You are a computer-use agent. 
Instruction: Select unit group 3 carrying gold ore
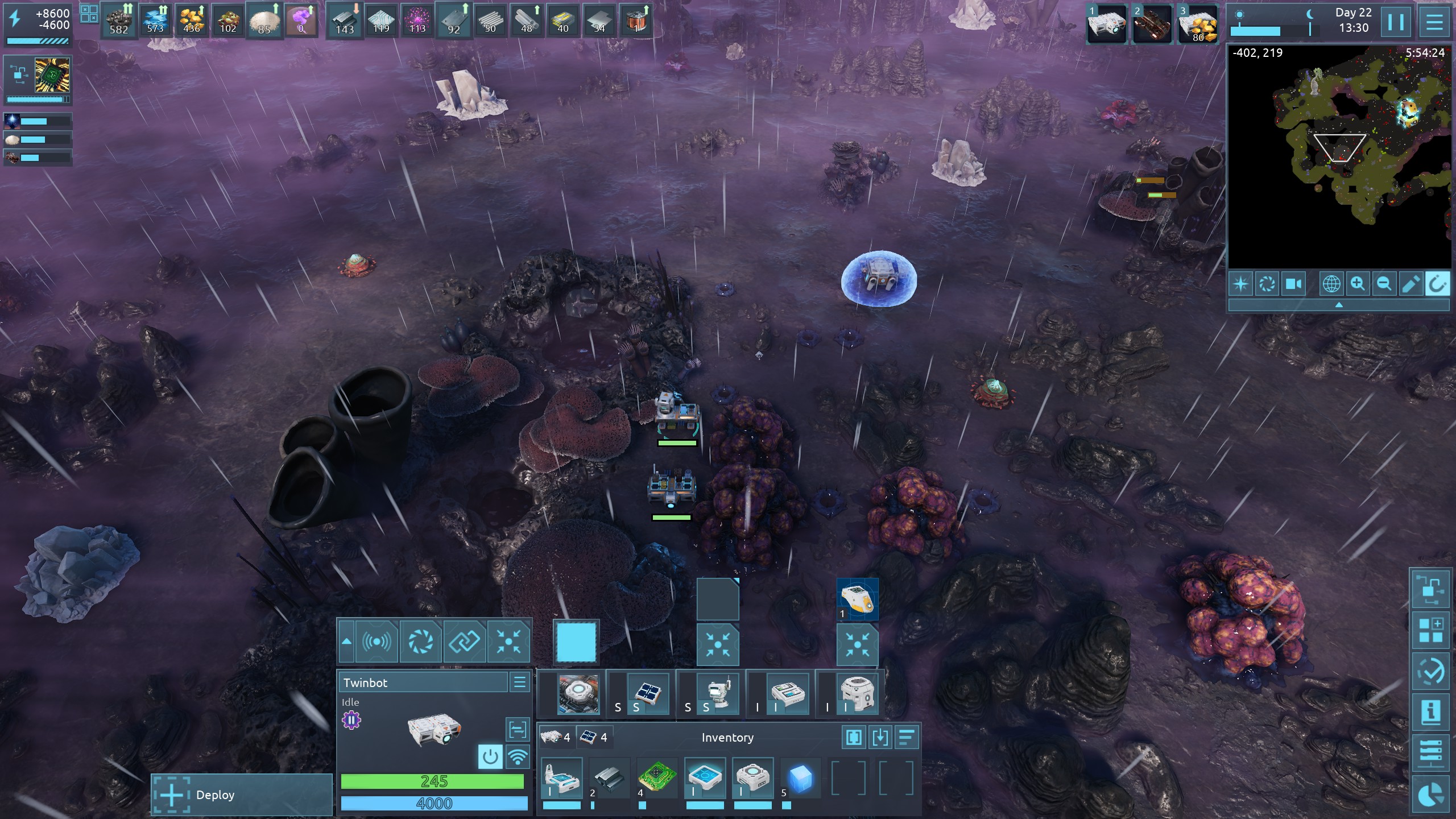1198,24
